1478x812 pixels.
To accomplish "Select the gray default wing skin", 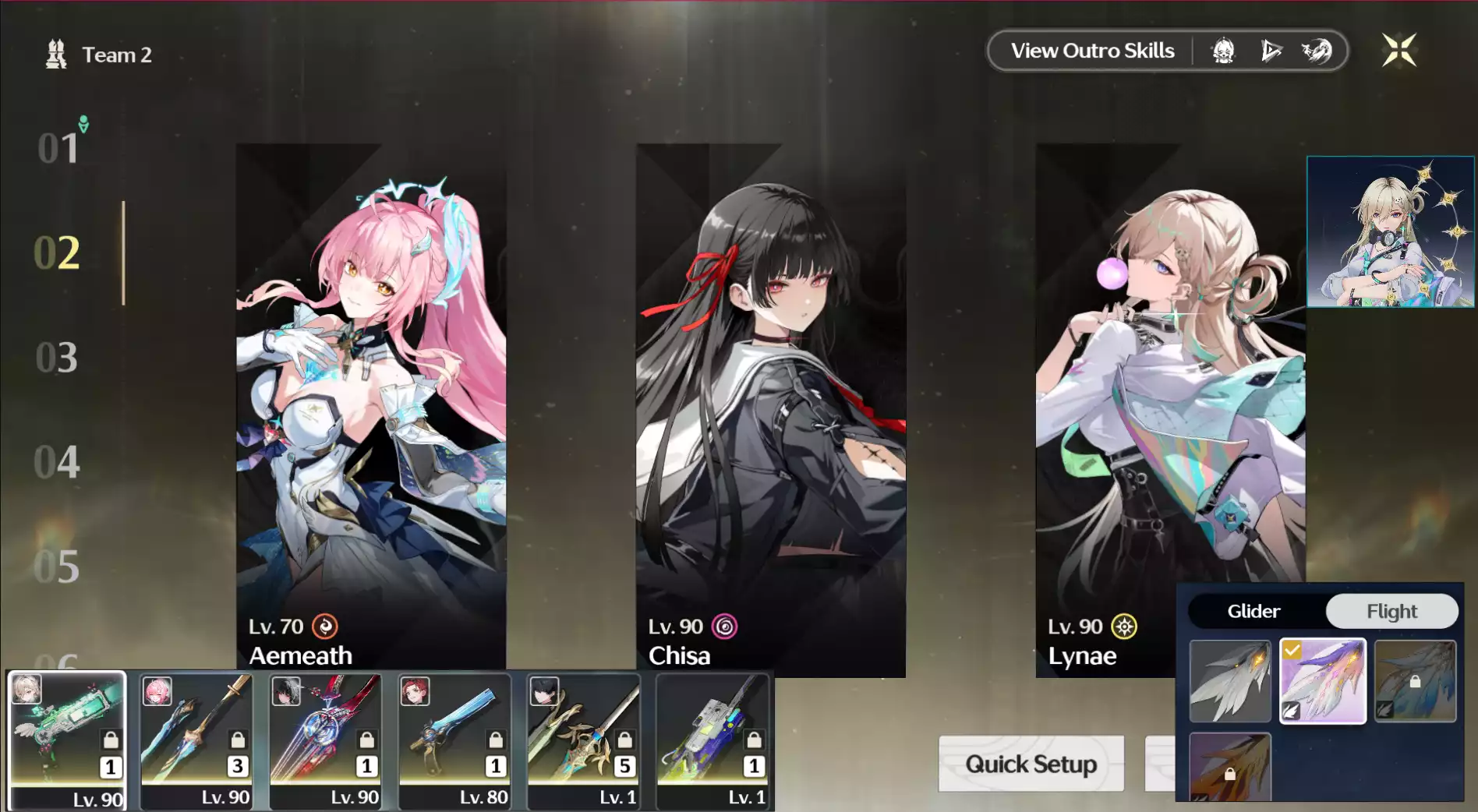I will 1230,680.
